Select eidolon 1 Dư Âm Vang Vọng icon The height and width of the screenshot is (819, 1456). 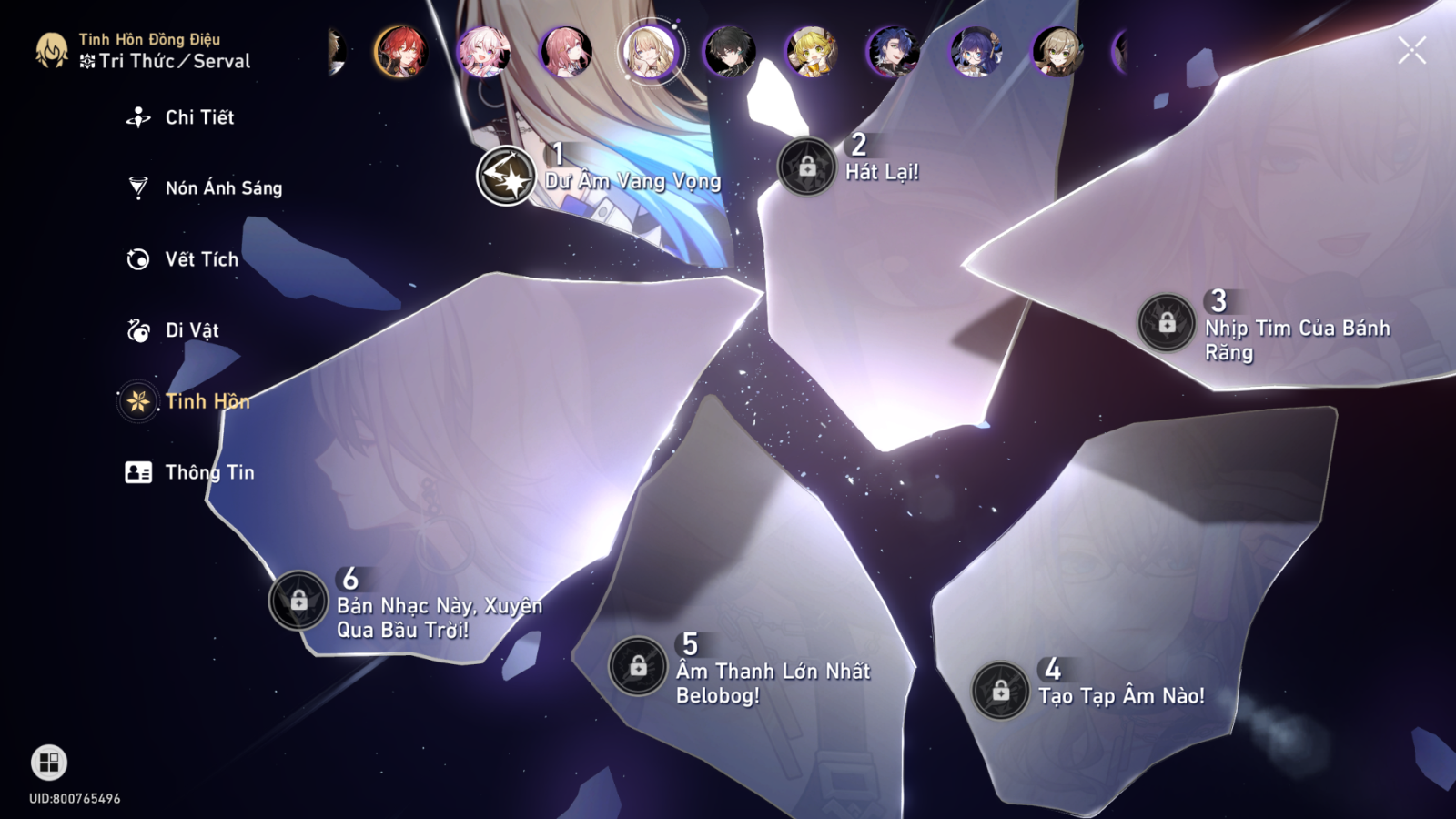(x=506, y=176)
